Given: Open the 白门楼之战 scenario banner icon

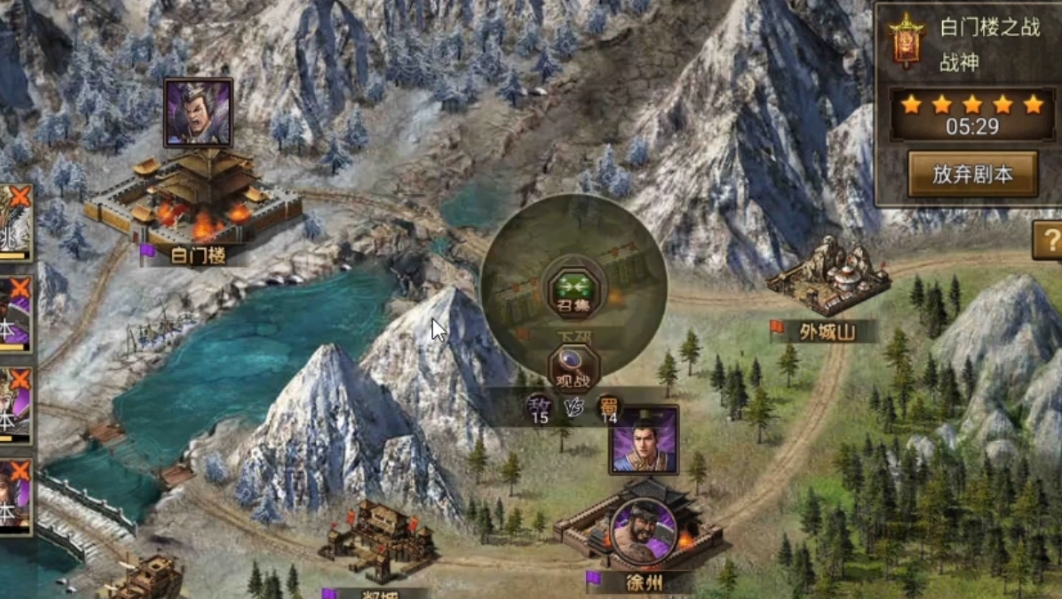Looking at the screenshot, I should coord(907,42).
